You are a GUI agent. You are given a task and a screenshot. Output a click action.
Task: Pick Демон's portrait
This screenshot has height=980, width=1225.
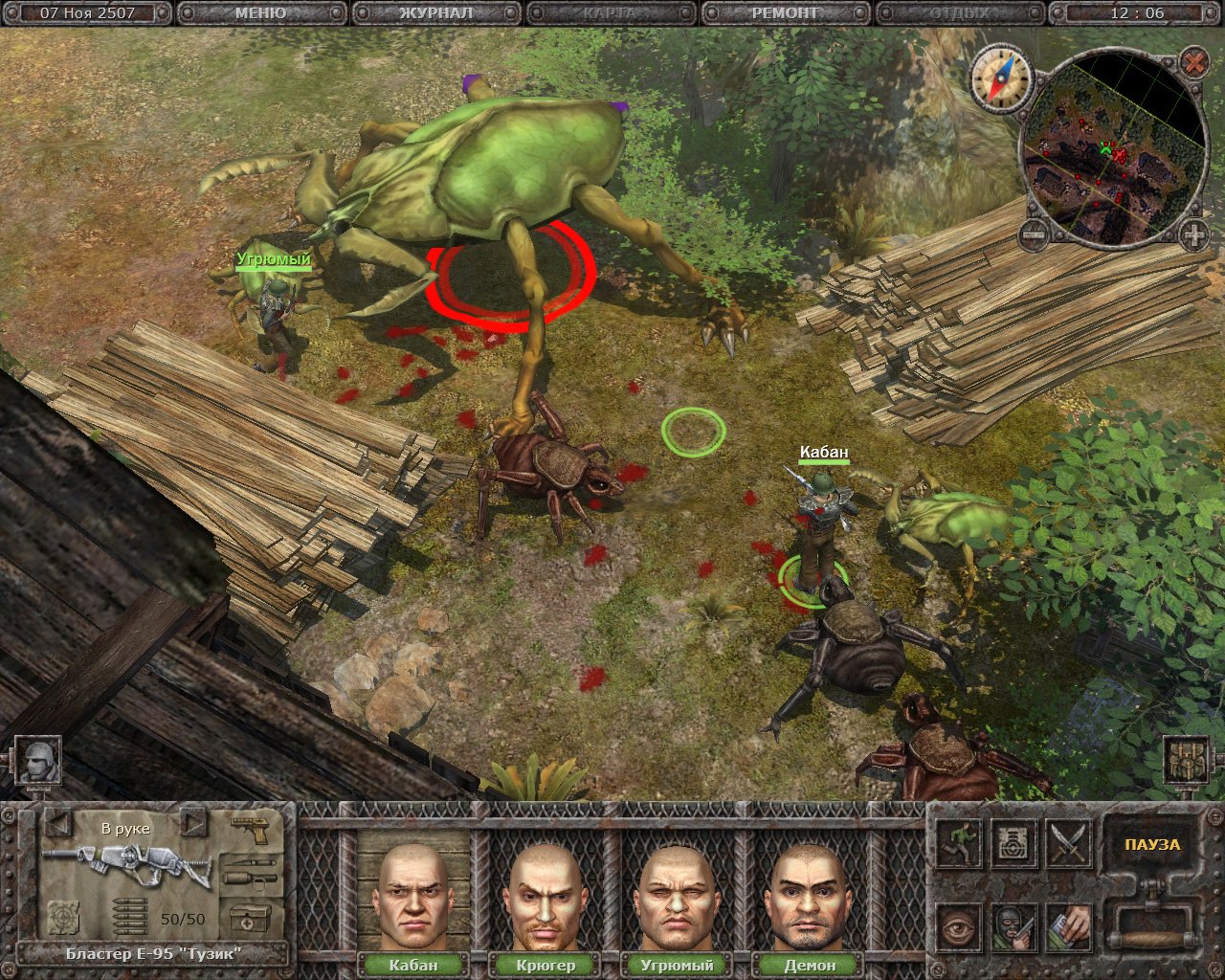(809, 897)
